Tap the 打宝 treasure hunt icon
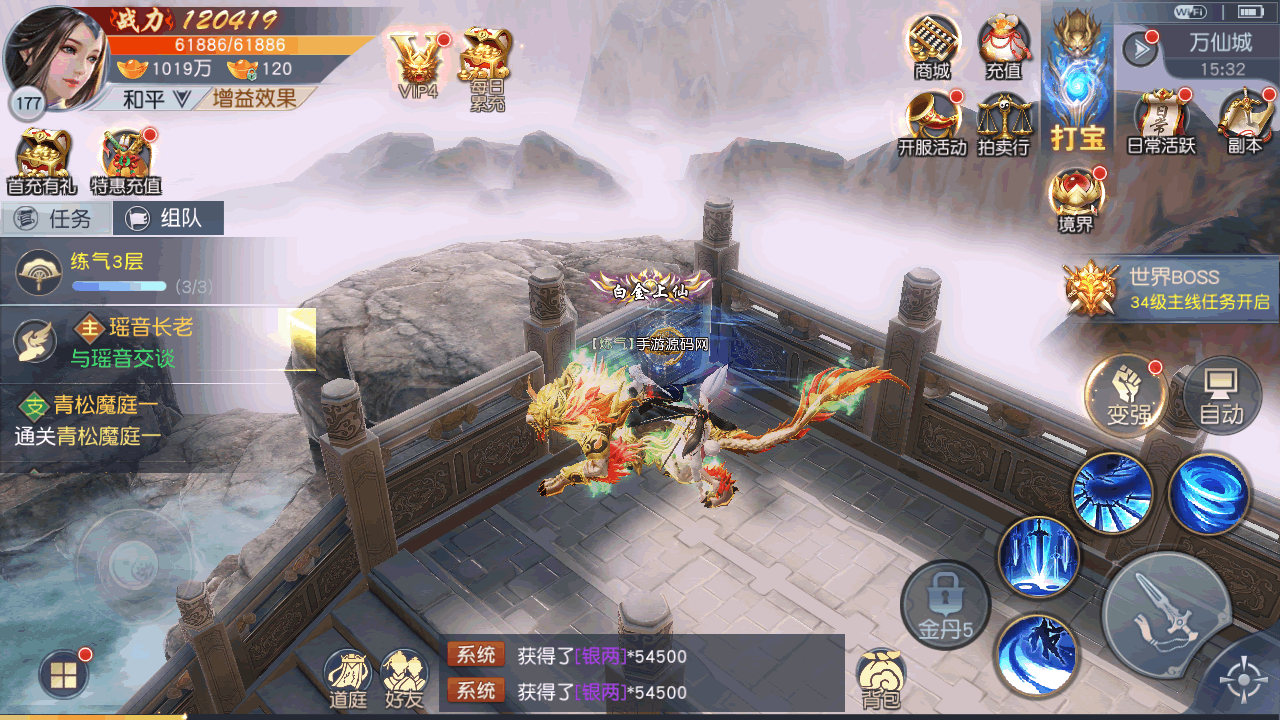The image size is (1280, 720). coord(1077,88)
